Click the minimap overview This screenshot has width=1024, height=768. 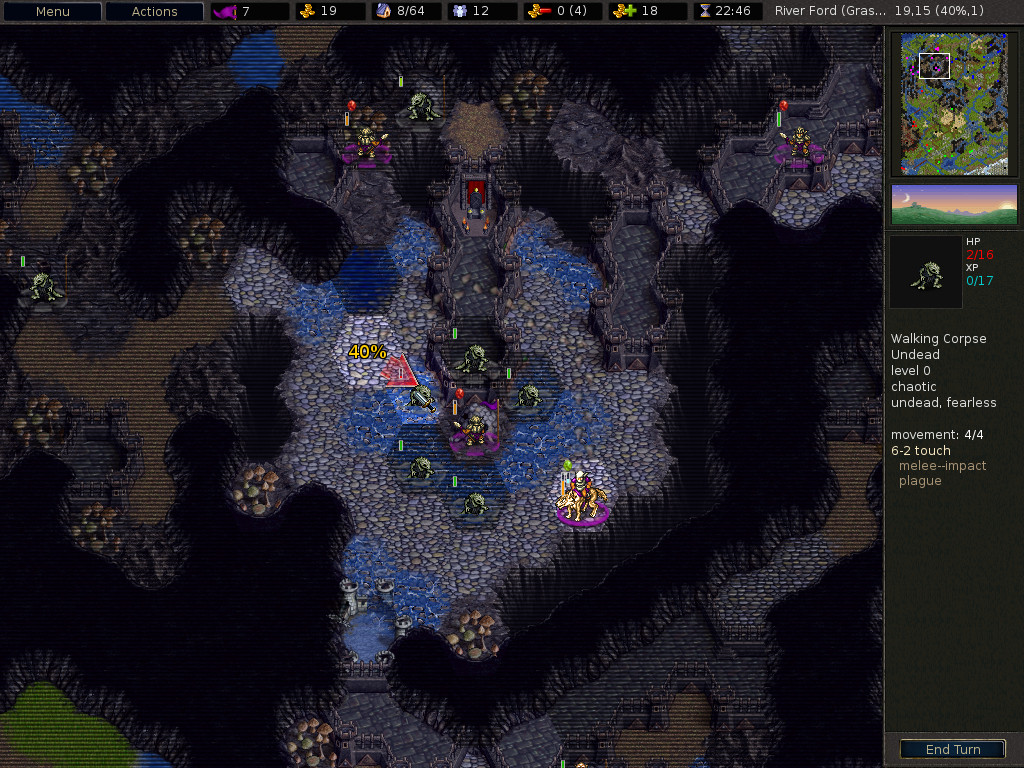953,104
